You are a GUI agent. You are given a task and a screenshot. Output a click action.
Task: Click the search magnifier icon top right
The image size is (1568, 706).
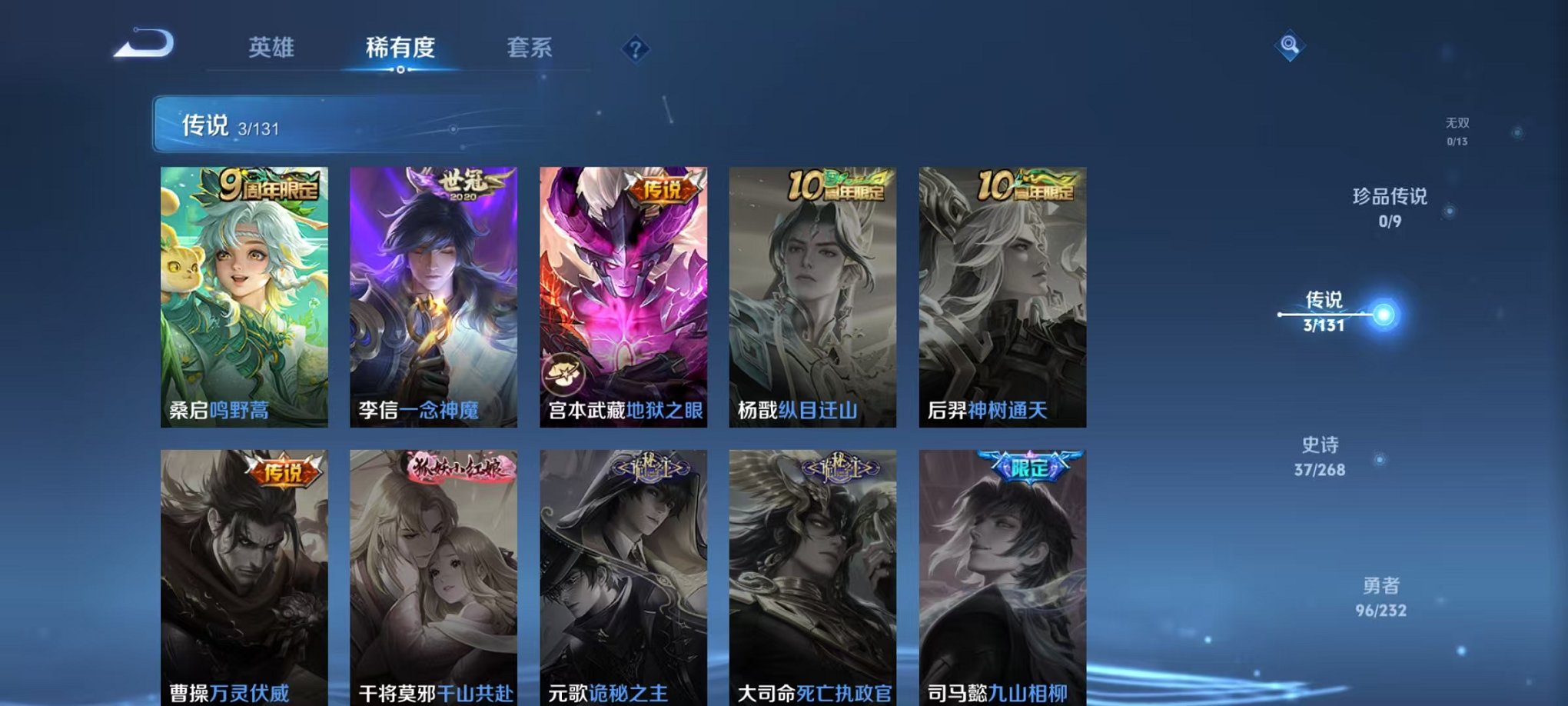[1289, 45]
